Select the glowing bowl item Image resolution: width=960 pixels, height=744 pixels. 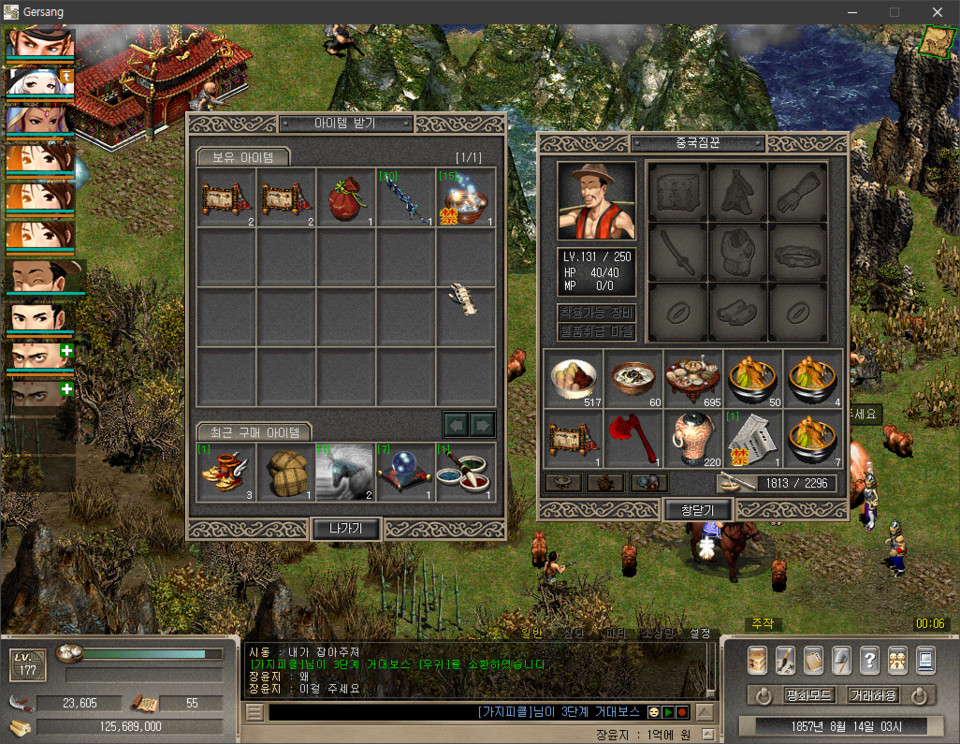466,197
